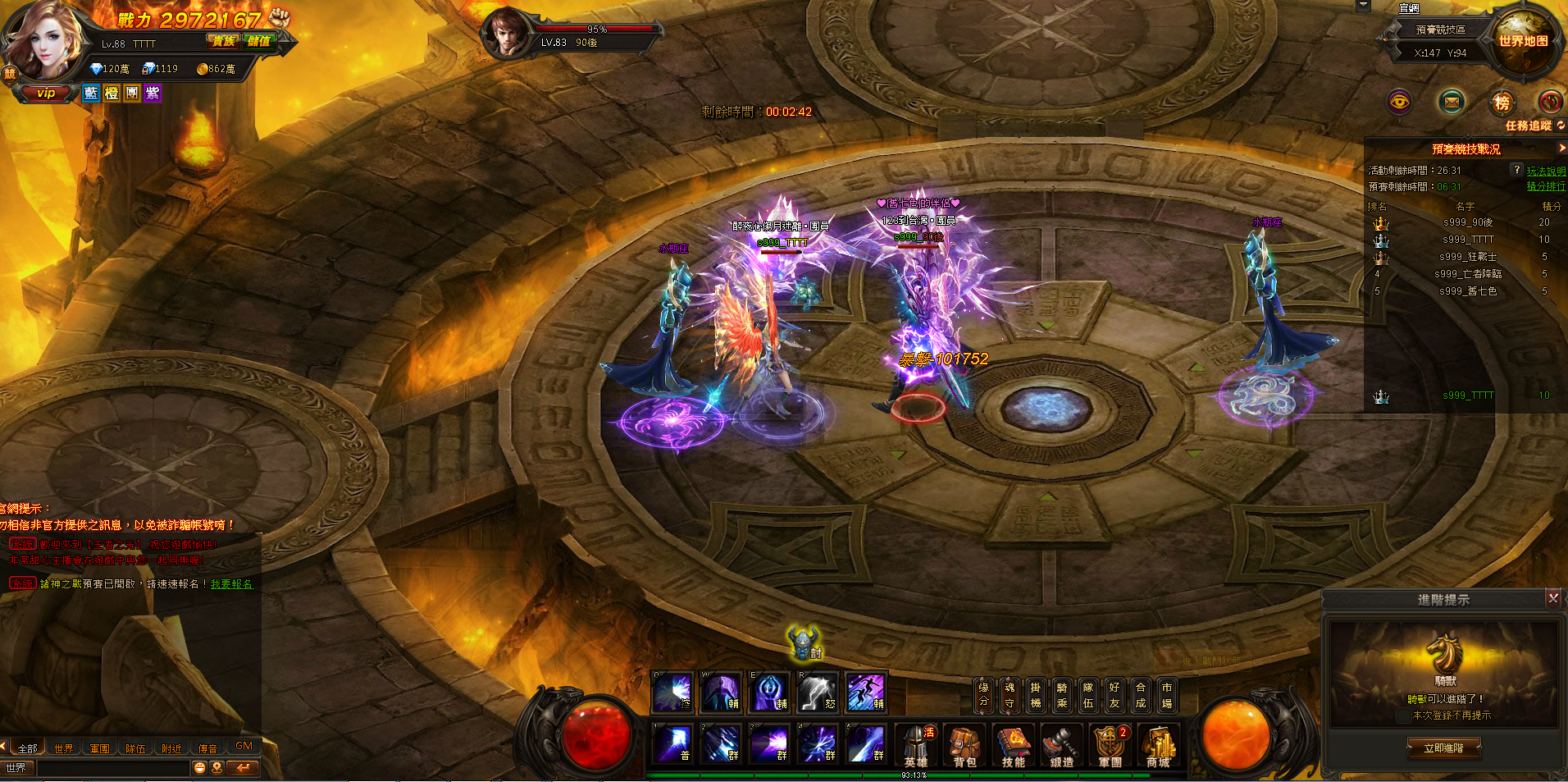Image resolution: width=1568 pixels, height=782 pixels.
Task: Open the 世界地图 world map globe
Action: click(x=1523, y=41)
